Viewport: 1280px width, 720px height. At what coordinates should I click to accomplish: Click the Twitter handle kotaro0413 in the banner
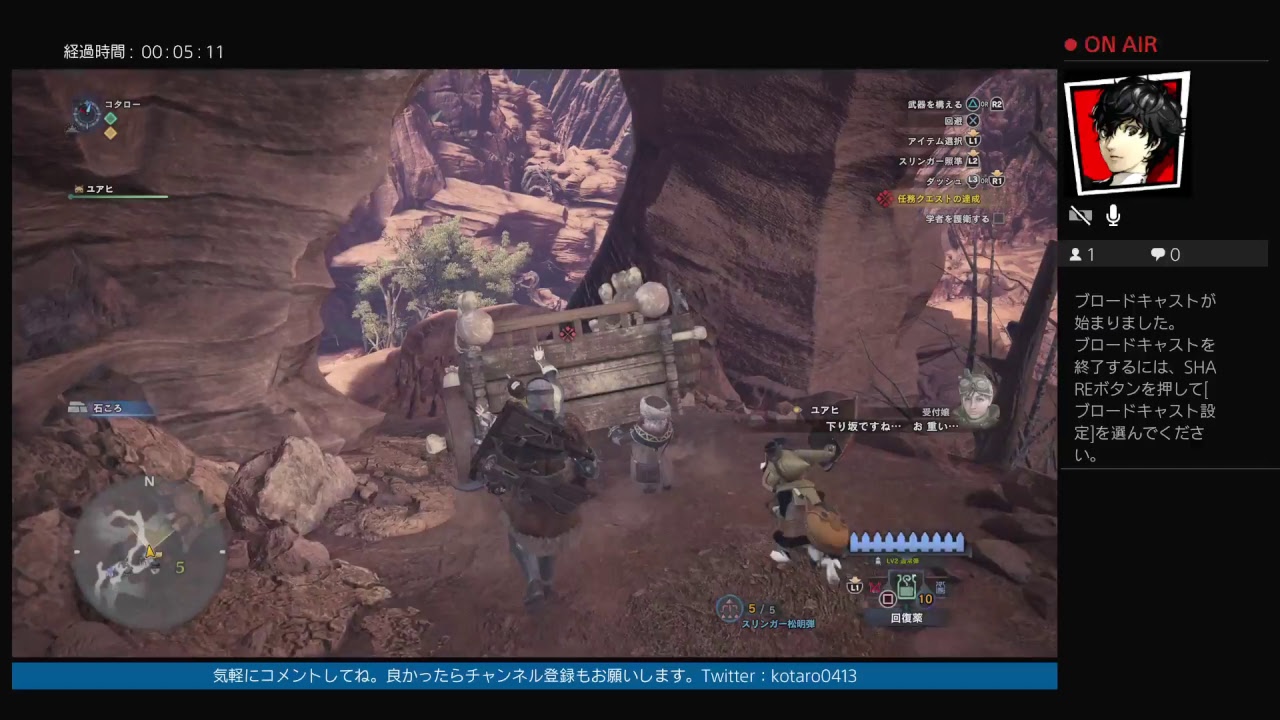pos(815,676)
